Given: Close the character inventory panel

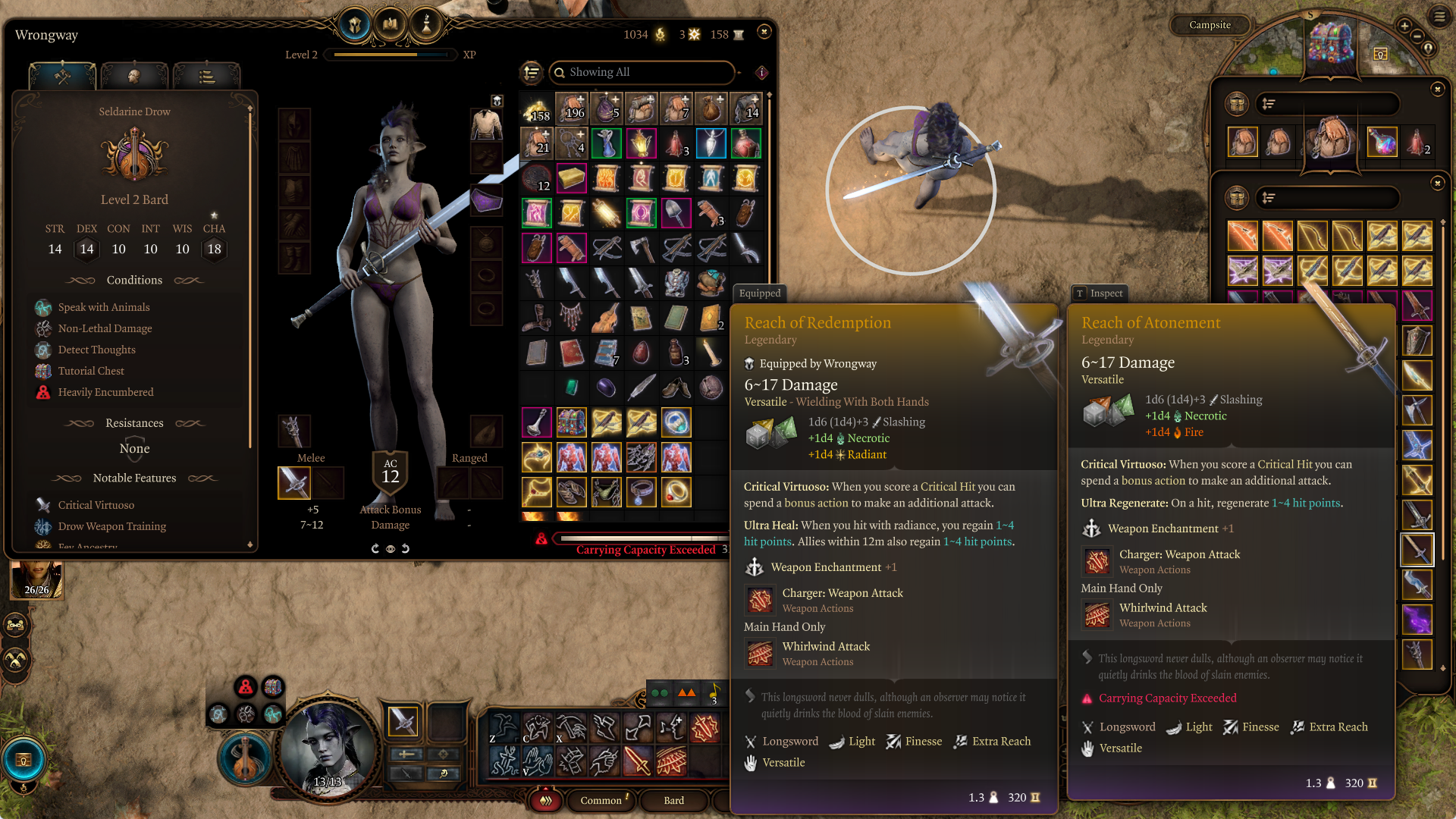Looking at the screenshot, I should [x=764, y=32].
